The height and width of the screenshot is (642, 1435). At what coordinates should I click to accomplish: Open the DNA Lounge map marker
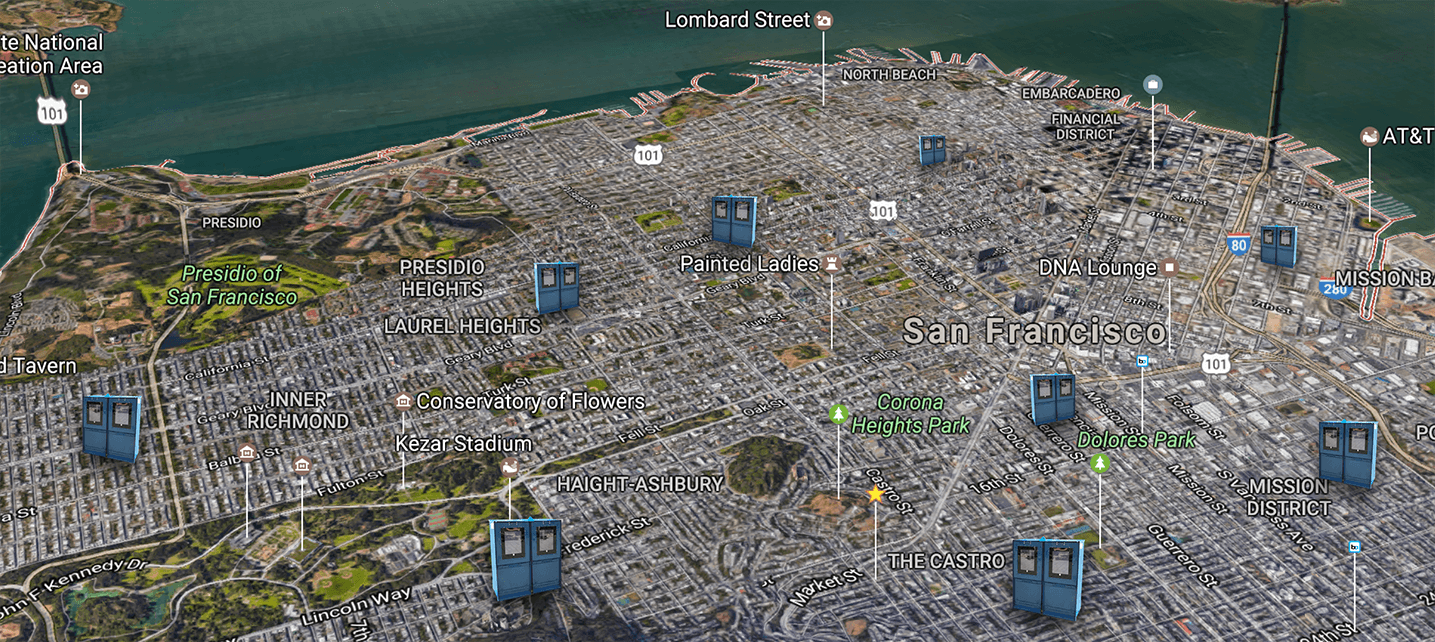click(x=1167, y=268)
